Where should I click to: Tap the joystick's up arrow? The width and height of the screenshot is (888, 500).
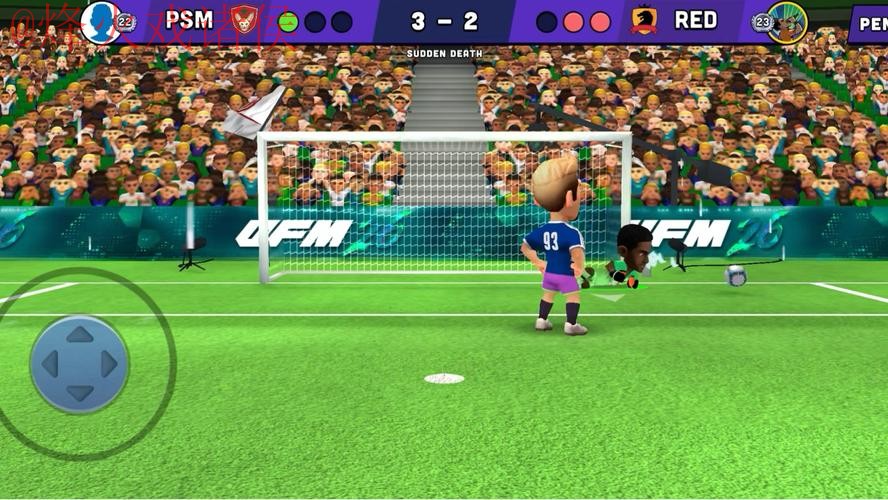point(80,335)
